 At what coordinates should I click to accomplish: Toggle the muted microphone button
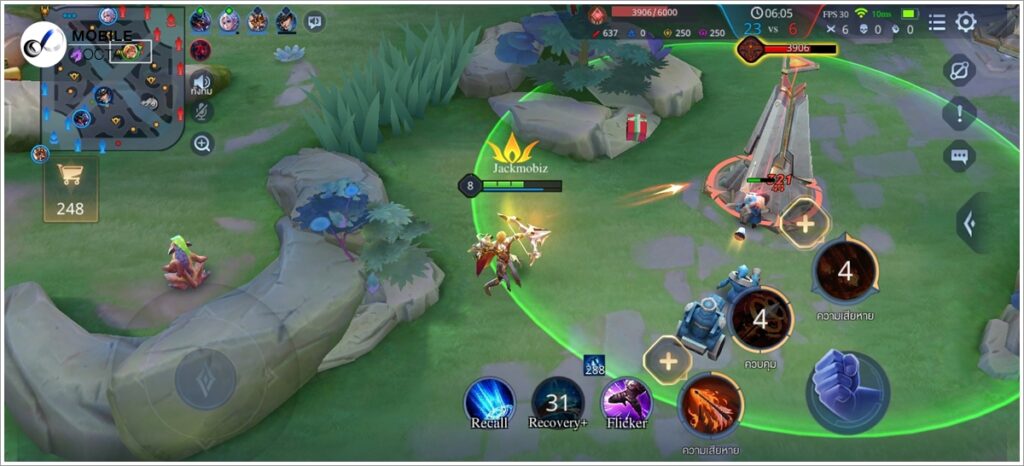[x=202, y=112]
